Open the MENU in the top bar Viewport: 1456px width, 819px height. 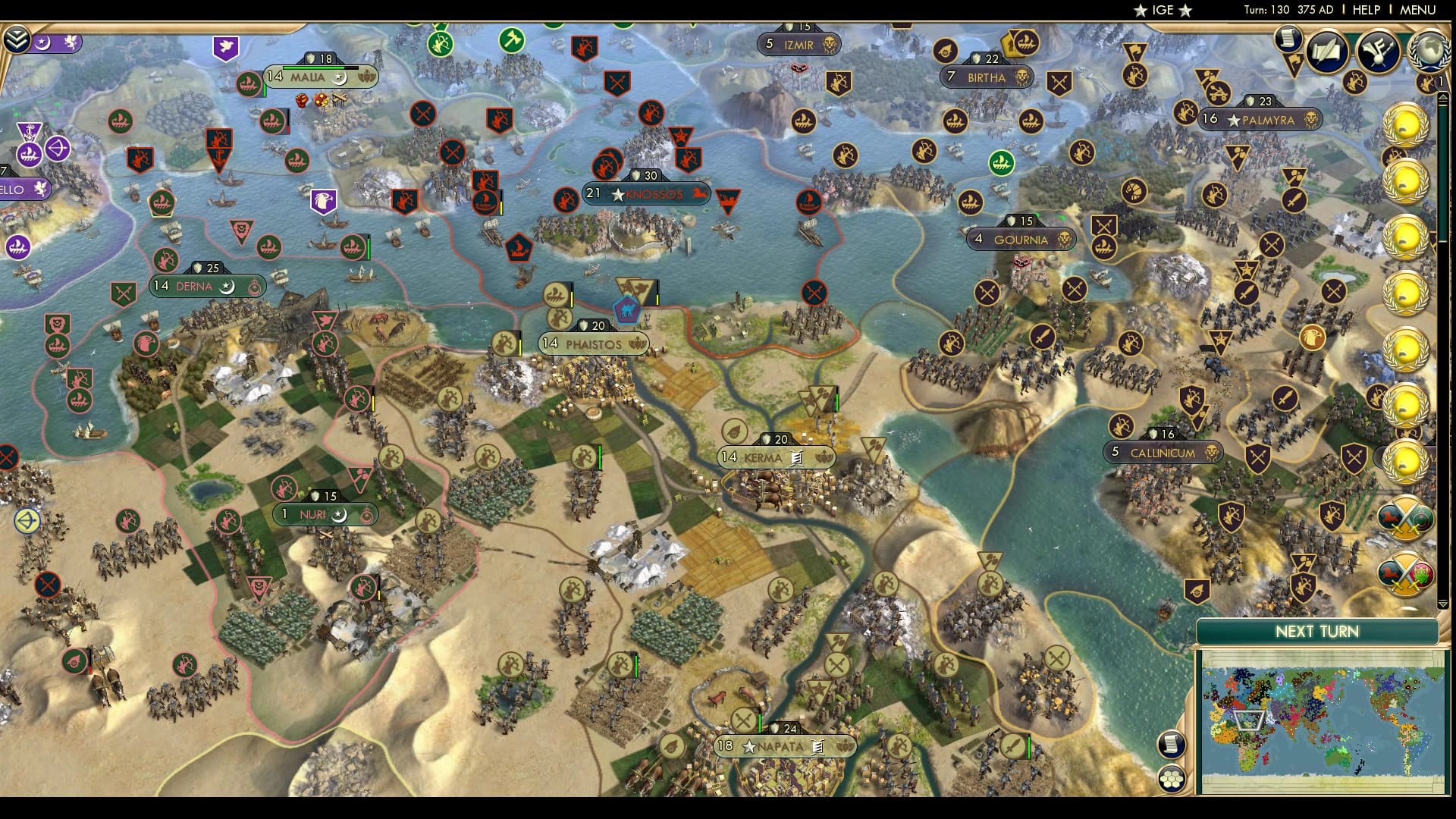(1417, 10)
